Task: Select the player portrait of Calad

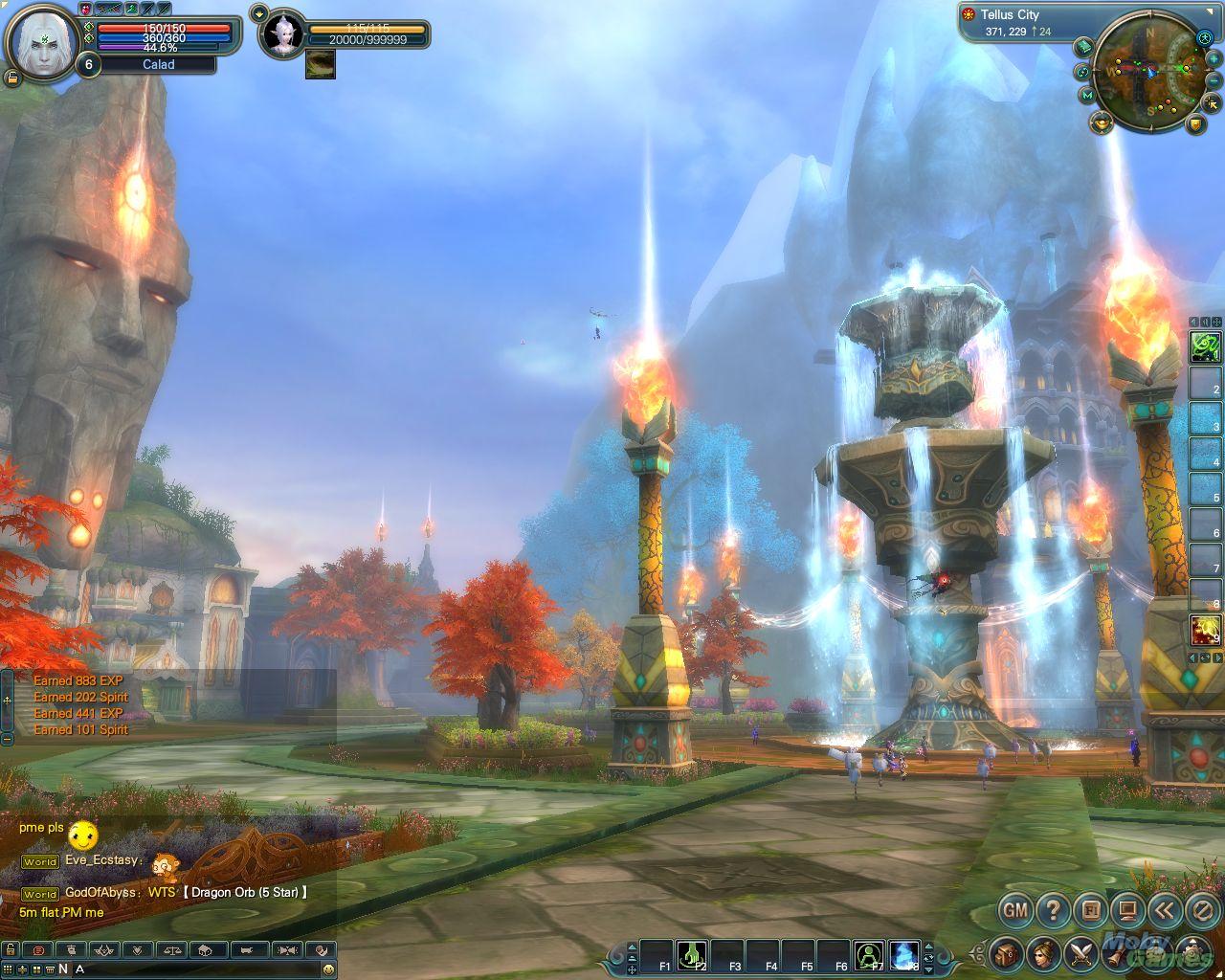Action: point(41,41)
